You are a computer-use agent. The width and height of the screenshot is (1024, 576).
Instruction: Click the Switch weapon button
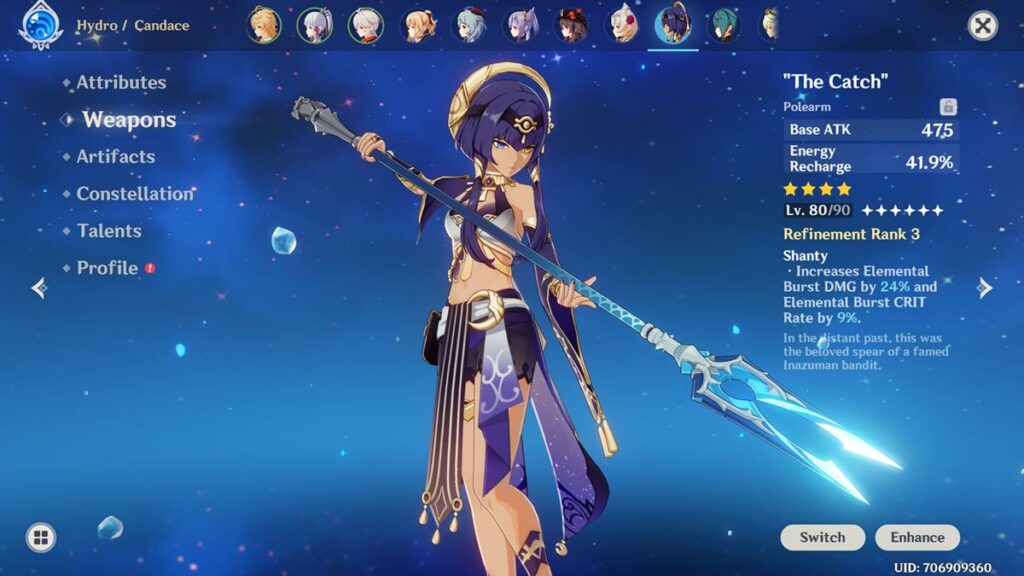tap(822, 537)
